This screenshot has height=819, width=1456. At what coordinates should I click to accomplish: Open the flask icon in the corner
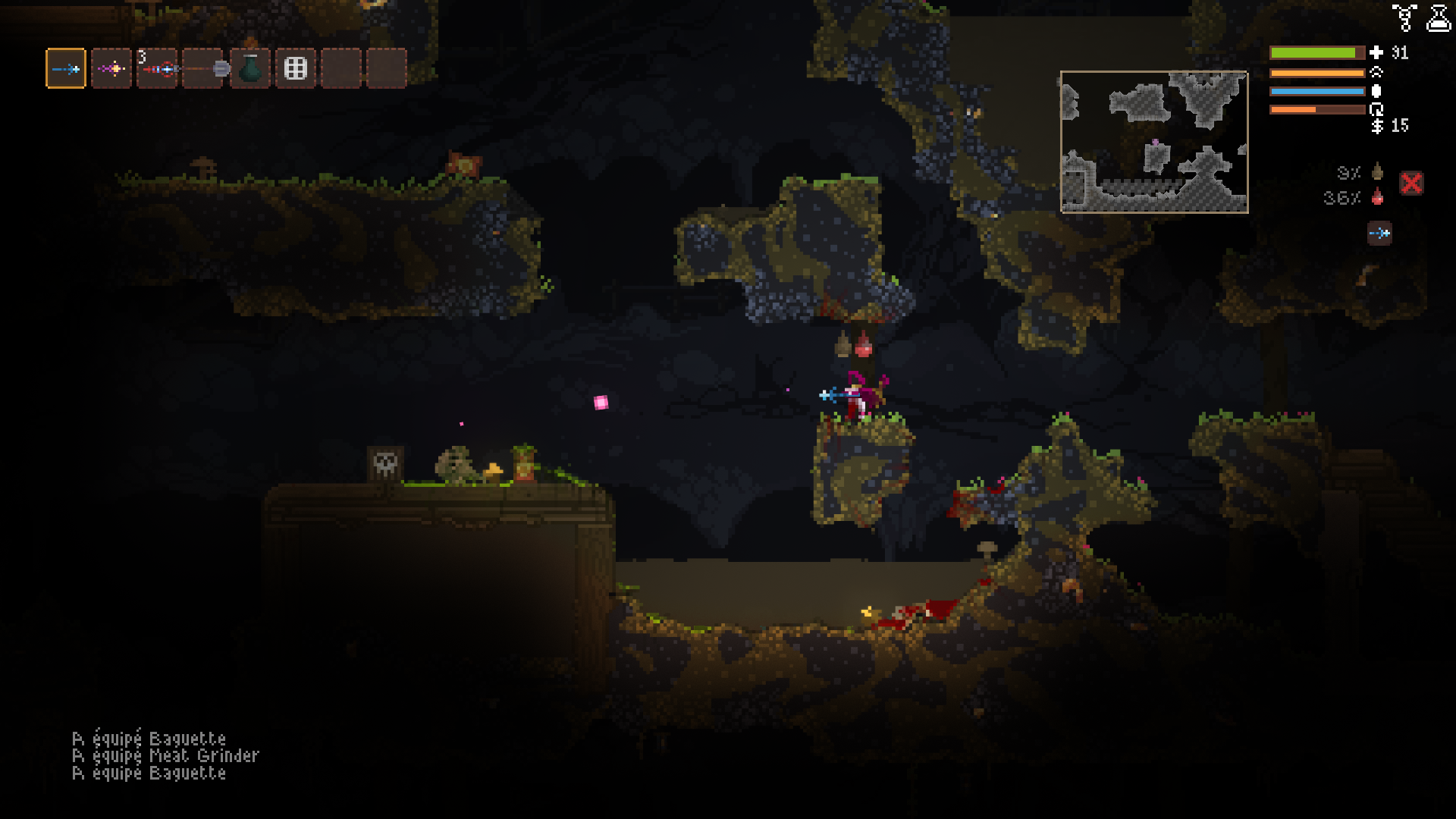[x=1439, y=18]
